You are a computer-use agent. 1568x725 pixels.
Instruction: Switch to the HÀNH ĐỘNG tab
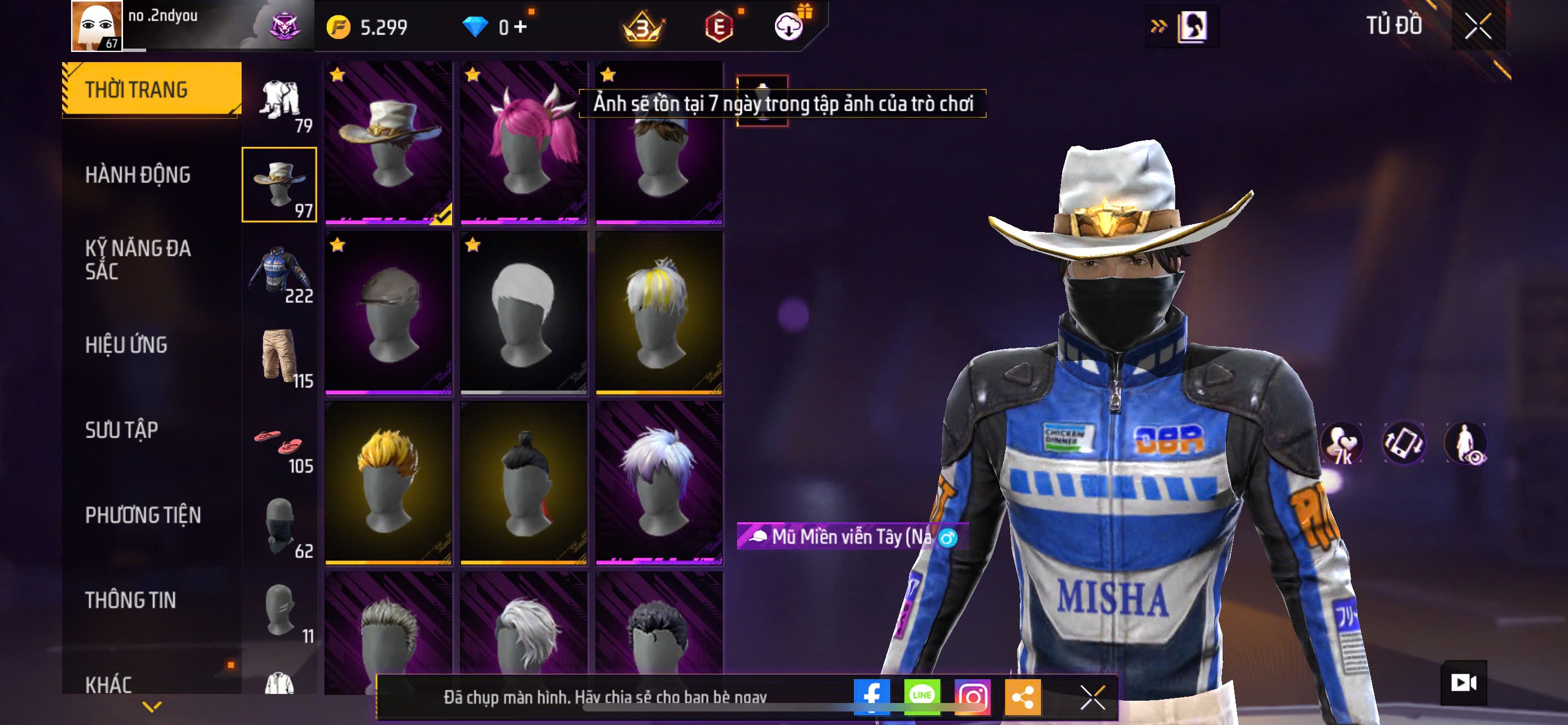click(x=138, y=174)
